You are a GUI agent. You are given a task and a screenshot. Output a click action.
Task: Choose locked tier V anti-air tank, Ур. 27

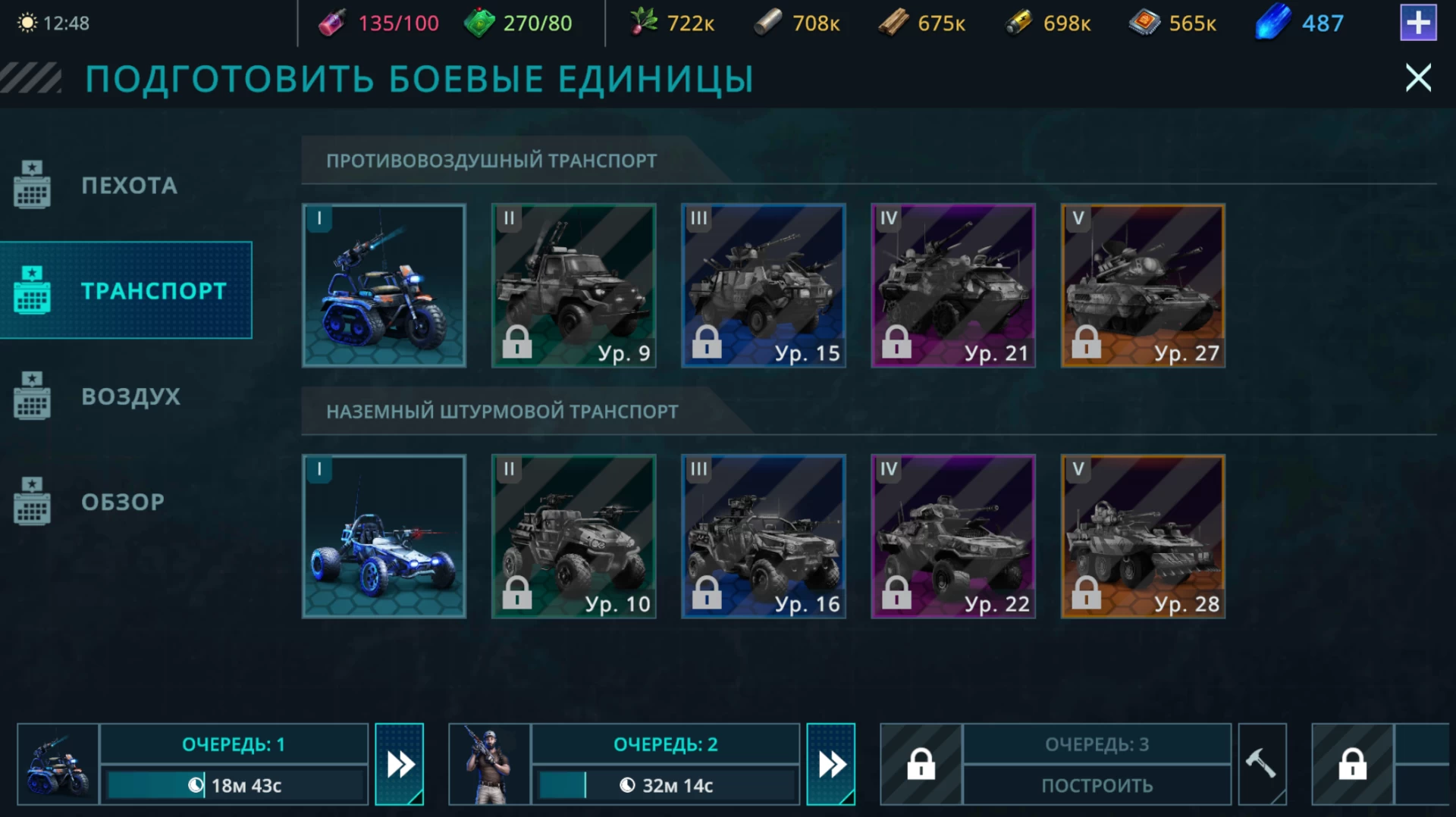(1142, 286)
